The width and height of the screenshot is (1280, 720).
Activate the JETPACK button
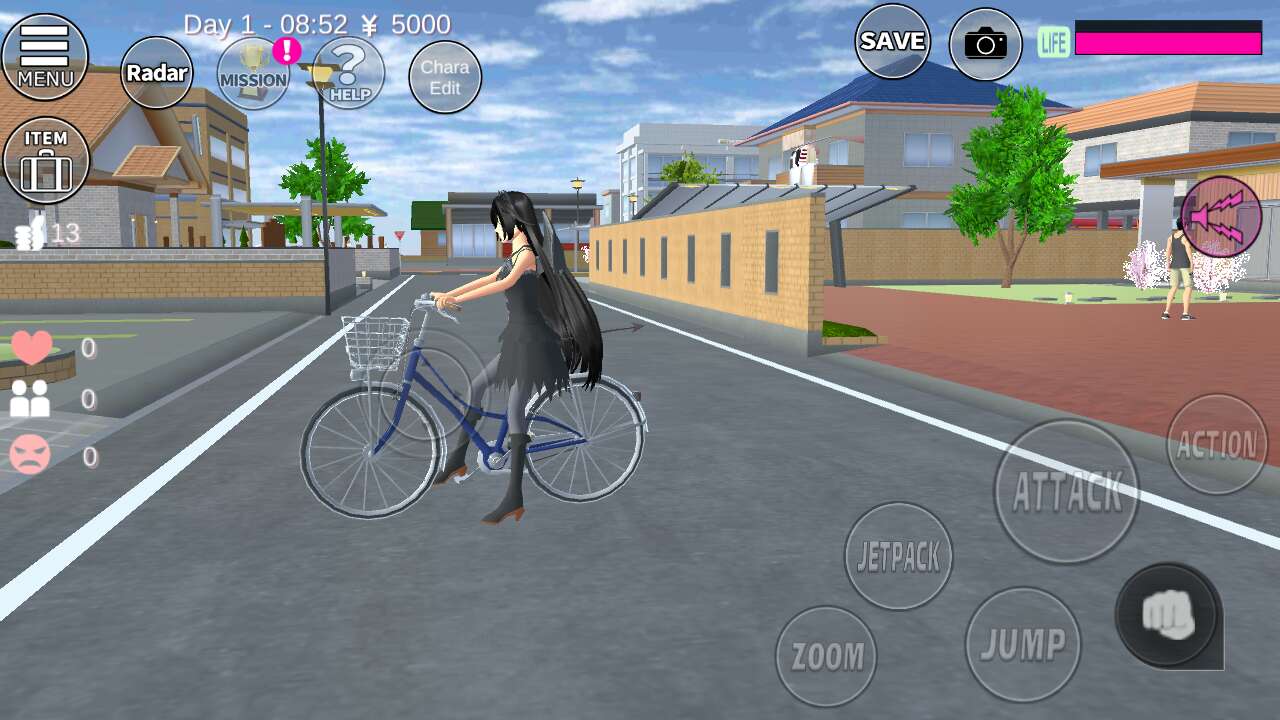898,557
